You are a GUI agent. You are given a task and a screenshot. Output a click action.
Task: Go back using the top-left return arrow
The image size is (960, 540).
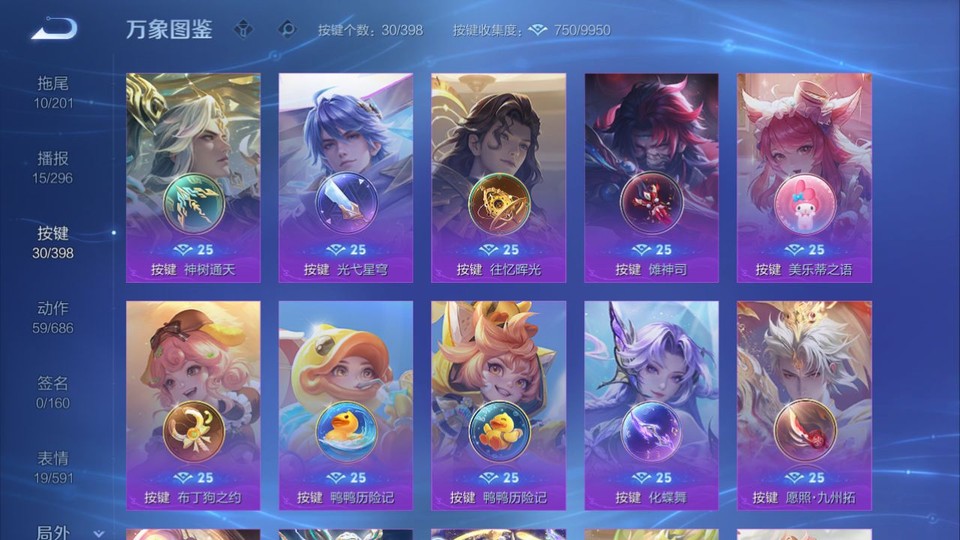coord(54,29)
